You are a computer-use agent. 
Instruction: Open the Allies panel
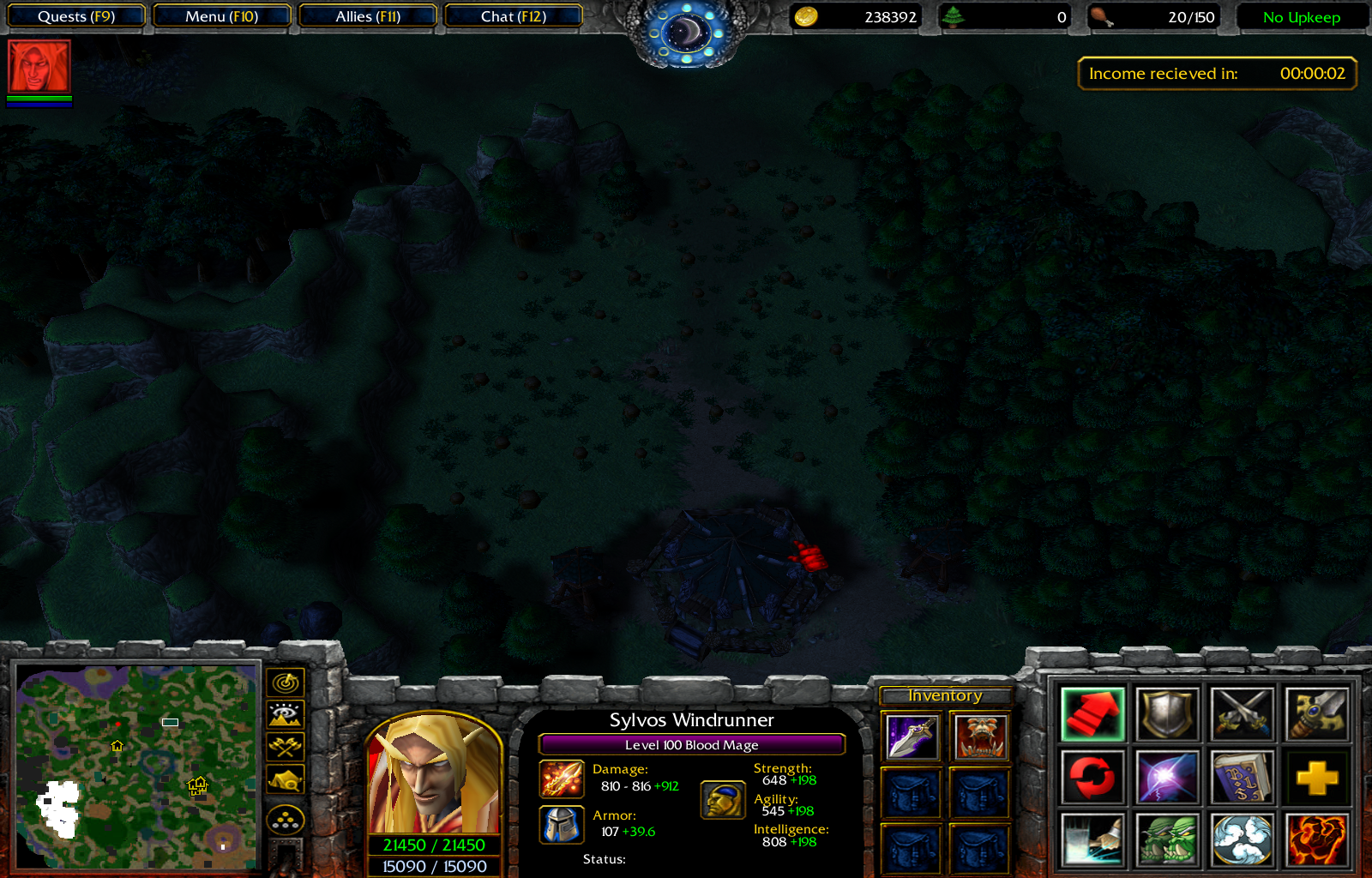coord(368,15)
